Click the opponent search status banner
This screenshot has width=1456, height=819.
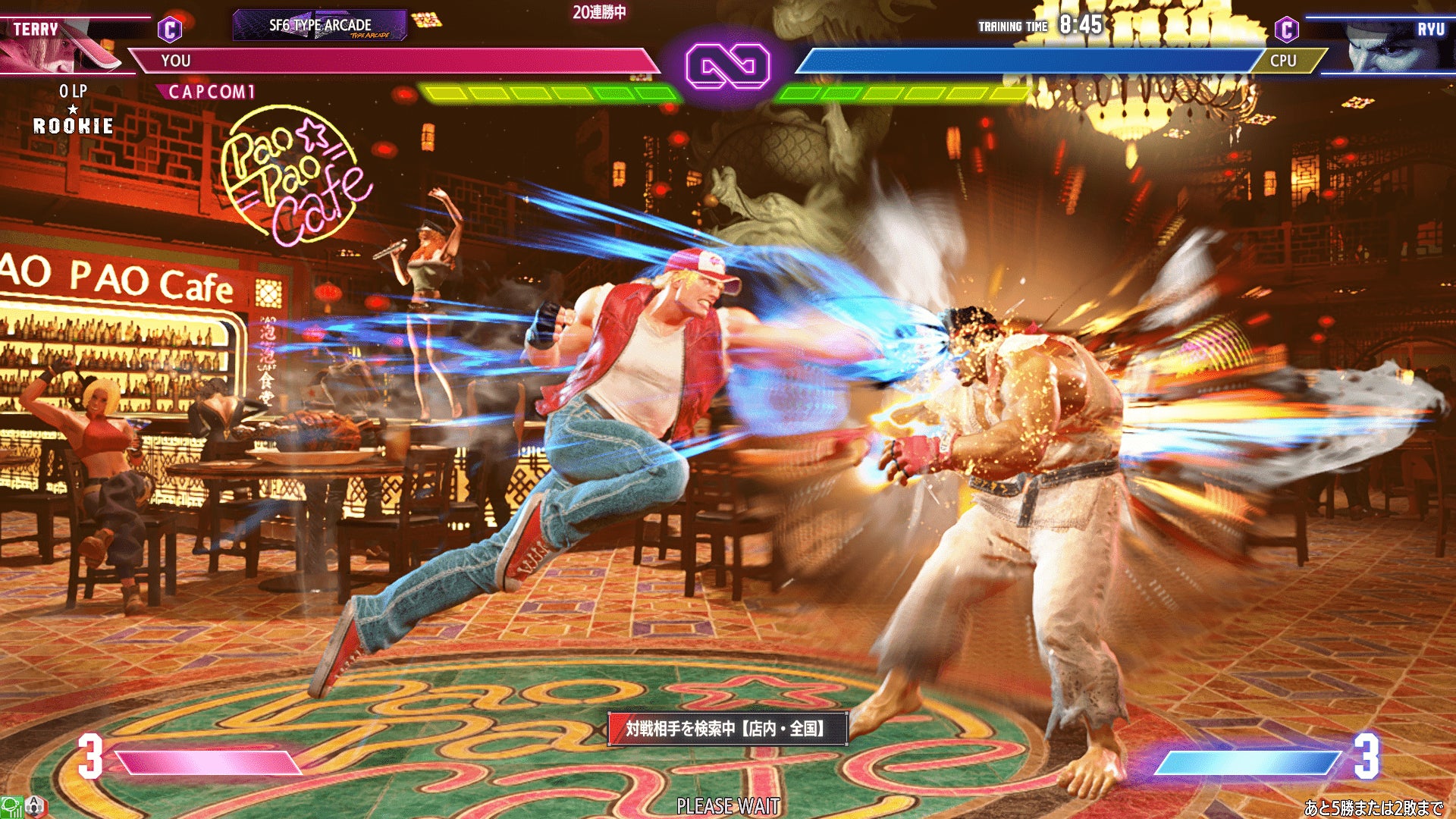click(x=727, y=729)
